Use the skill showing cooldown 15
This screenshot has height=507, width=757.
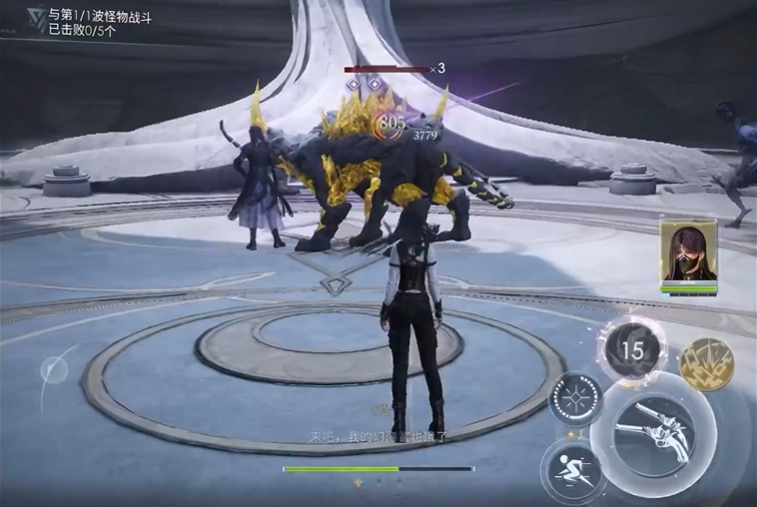tap(632, 350)
